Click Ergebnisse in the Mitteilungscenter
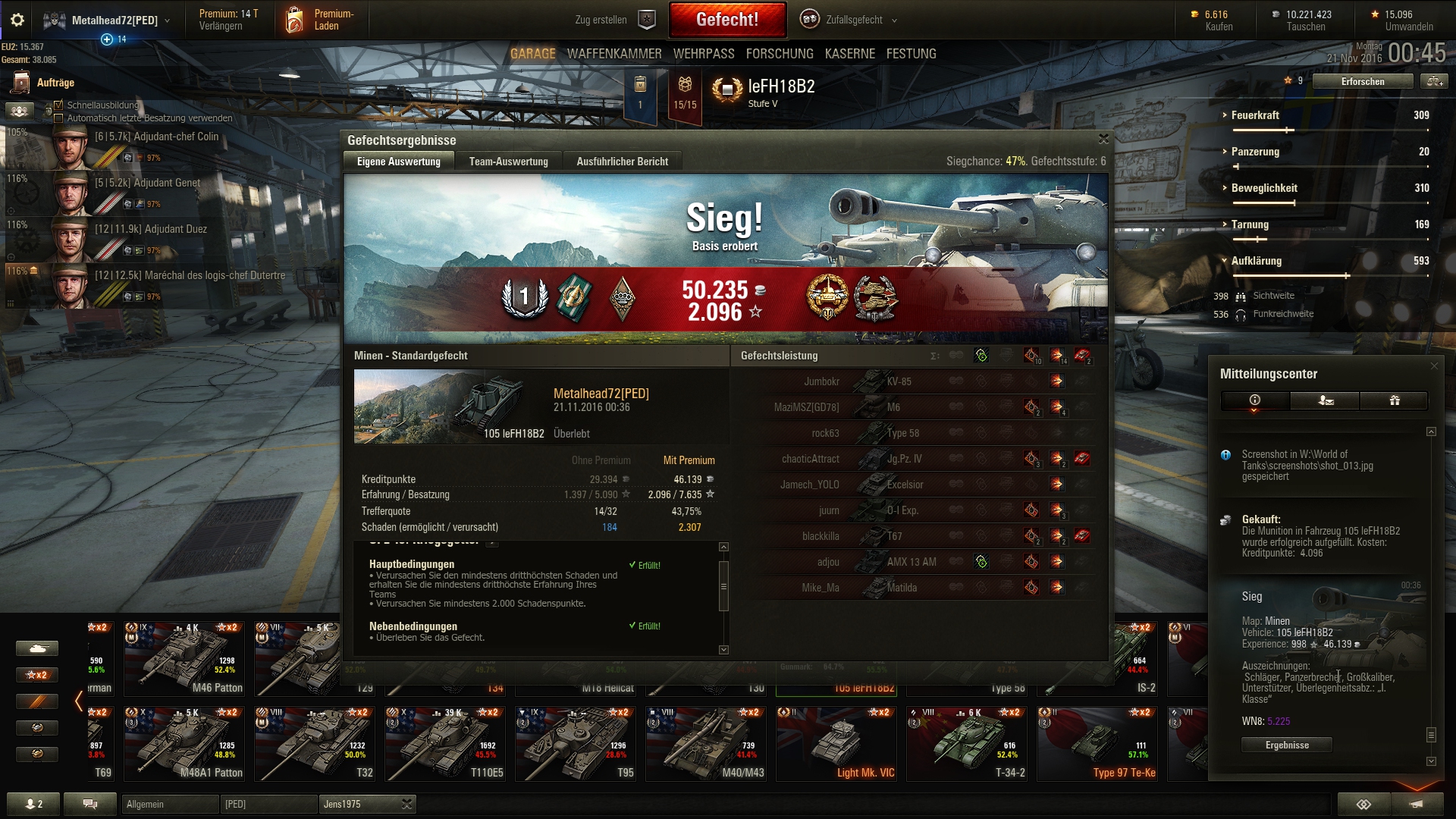Image resolution: width=1456 pixels, height=819 pixels. coord(1286,745)
